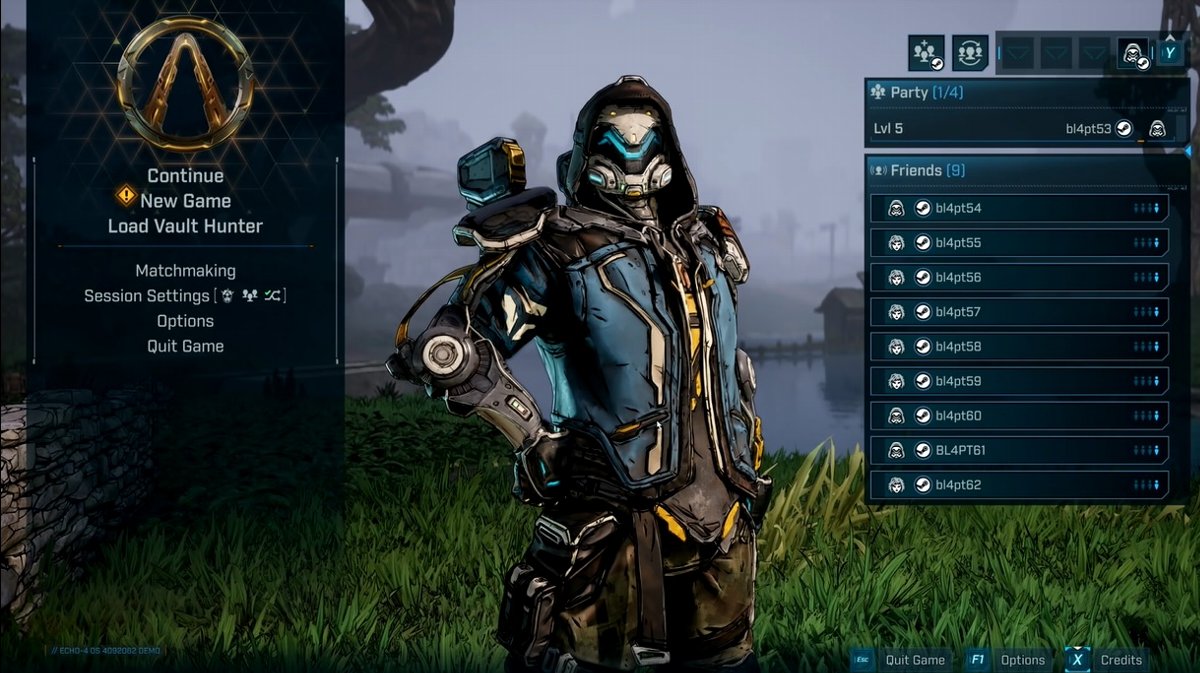Image resolution: width=1200 pixels, height=673 pixels.
Task: Select friend bl4pt57 row
Action: pos(1018,312)
